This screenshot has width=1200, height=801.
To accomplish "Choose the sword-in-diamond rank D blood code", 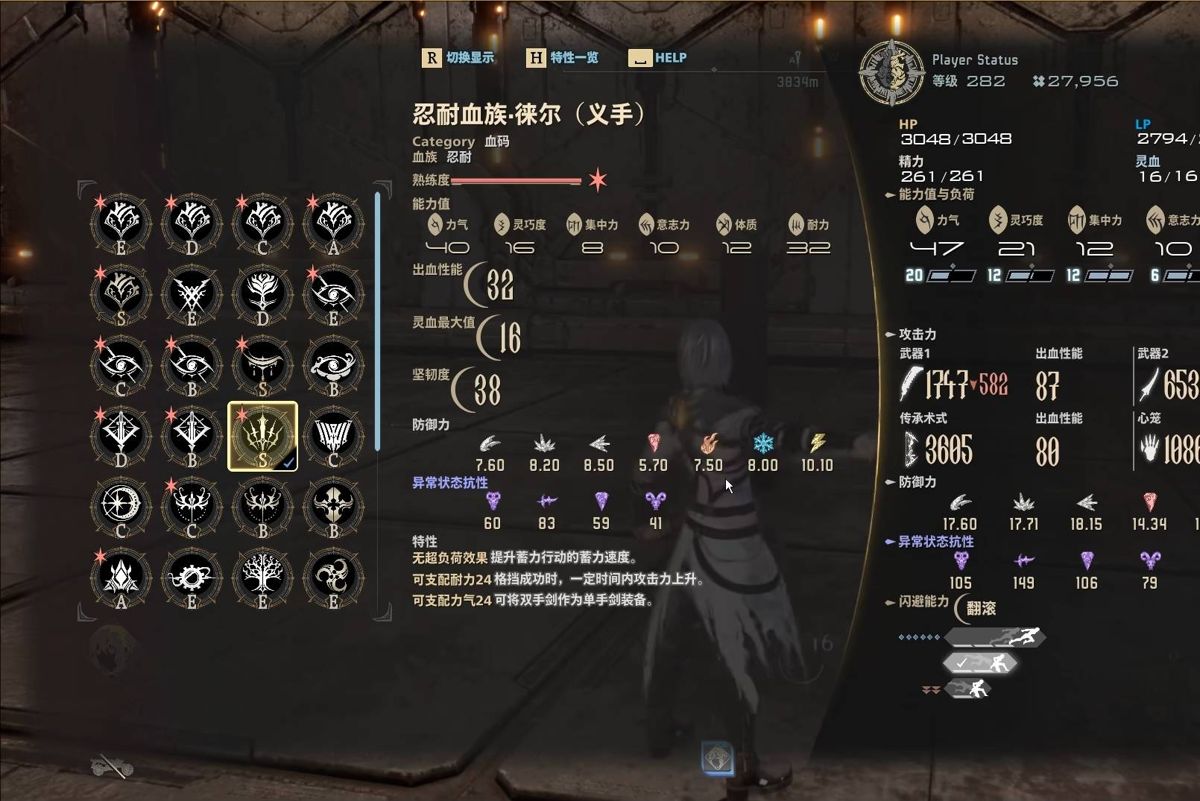I will (x=121, y=436).
